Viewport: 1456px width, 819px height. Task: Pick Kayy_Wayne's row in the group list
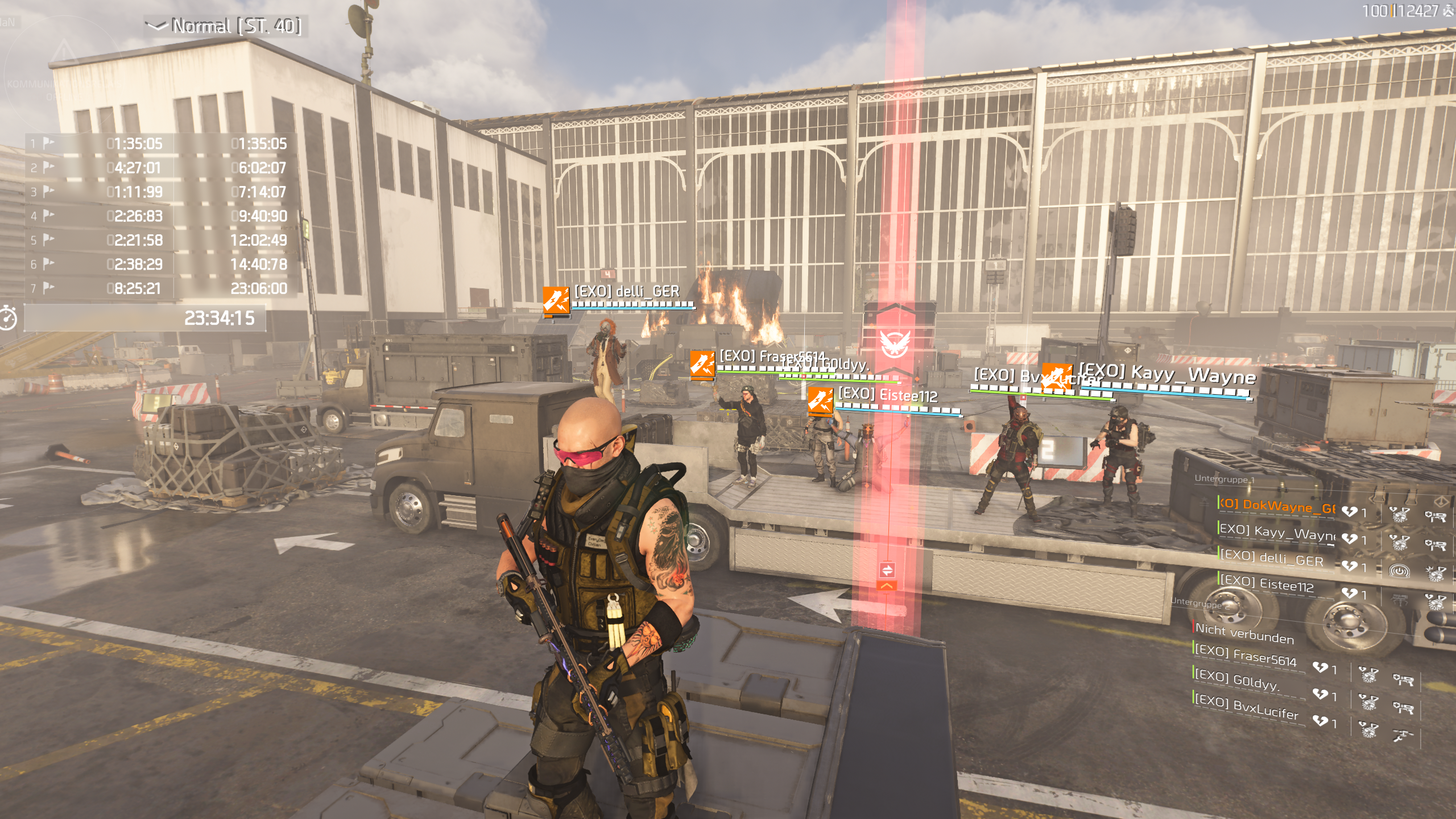click(x=1277, y=533)
